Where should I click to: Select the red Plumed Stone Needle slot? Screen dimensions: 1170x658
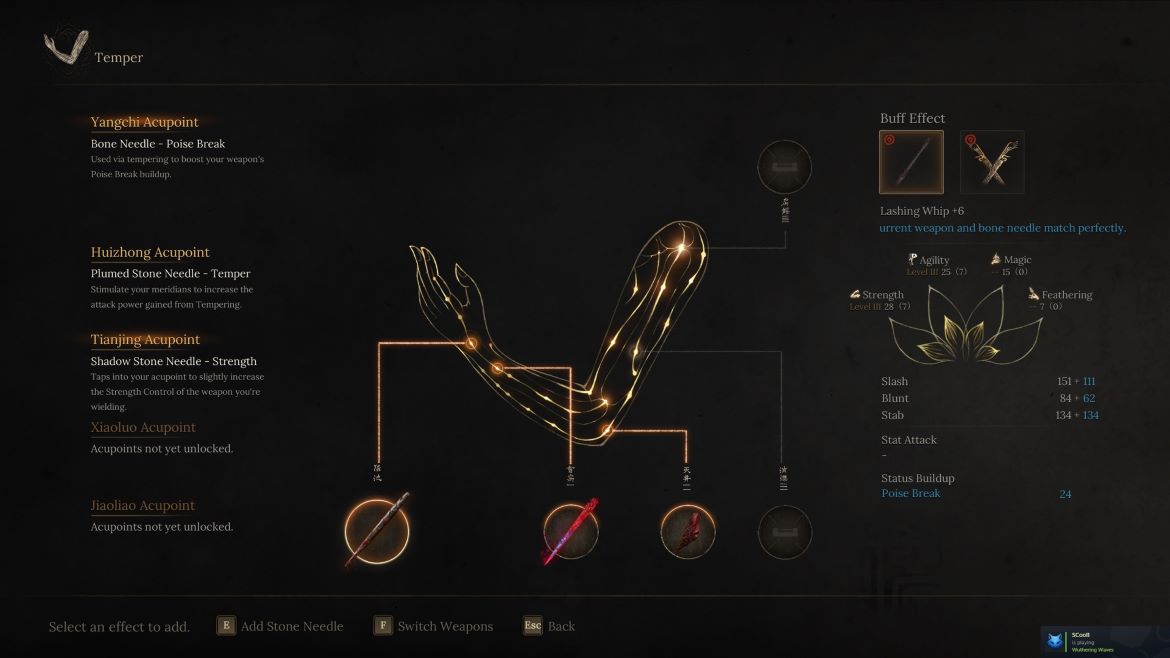tap(571, 530)
